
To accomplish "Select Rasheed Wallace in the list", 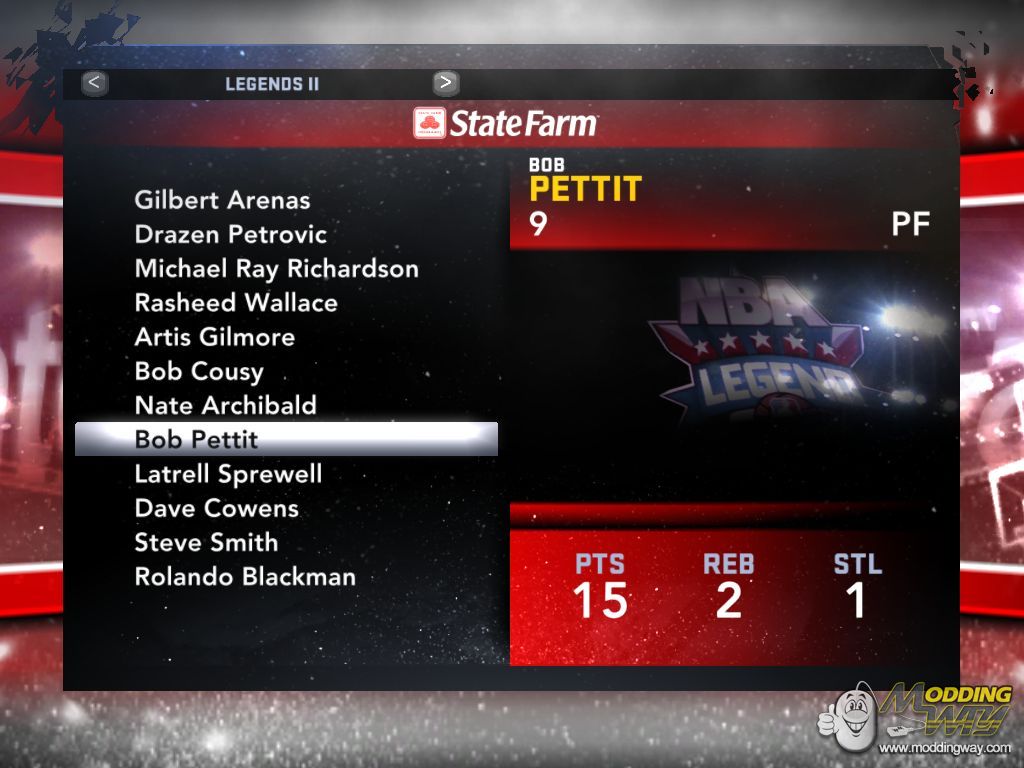I will (x=236, y=303).
